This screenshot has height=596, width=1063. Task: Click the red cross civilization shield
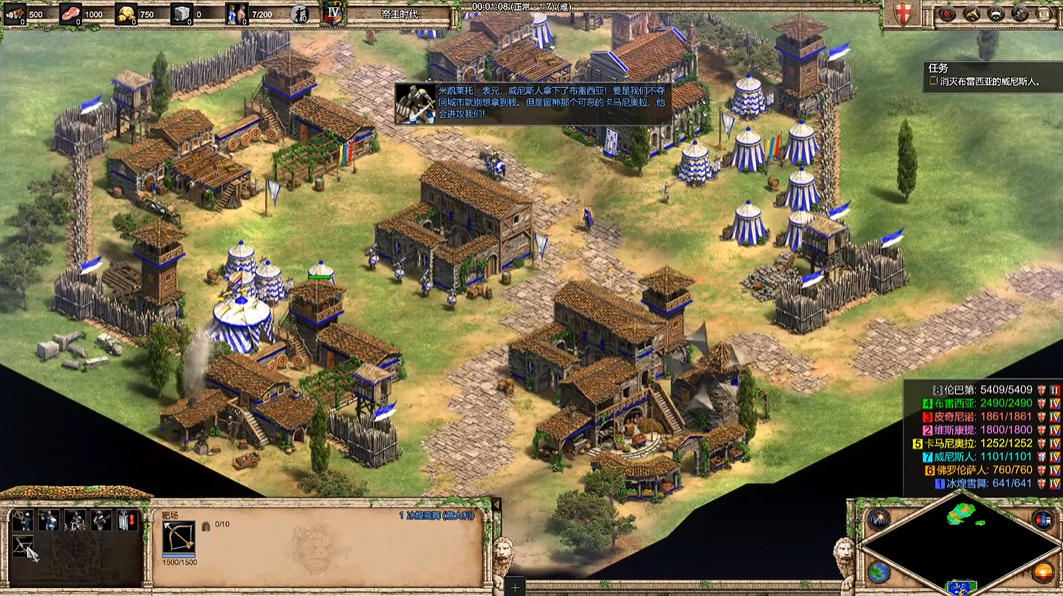tap(905, 15)
